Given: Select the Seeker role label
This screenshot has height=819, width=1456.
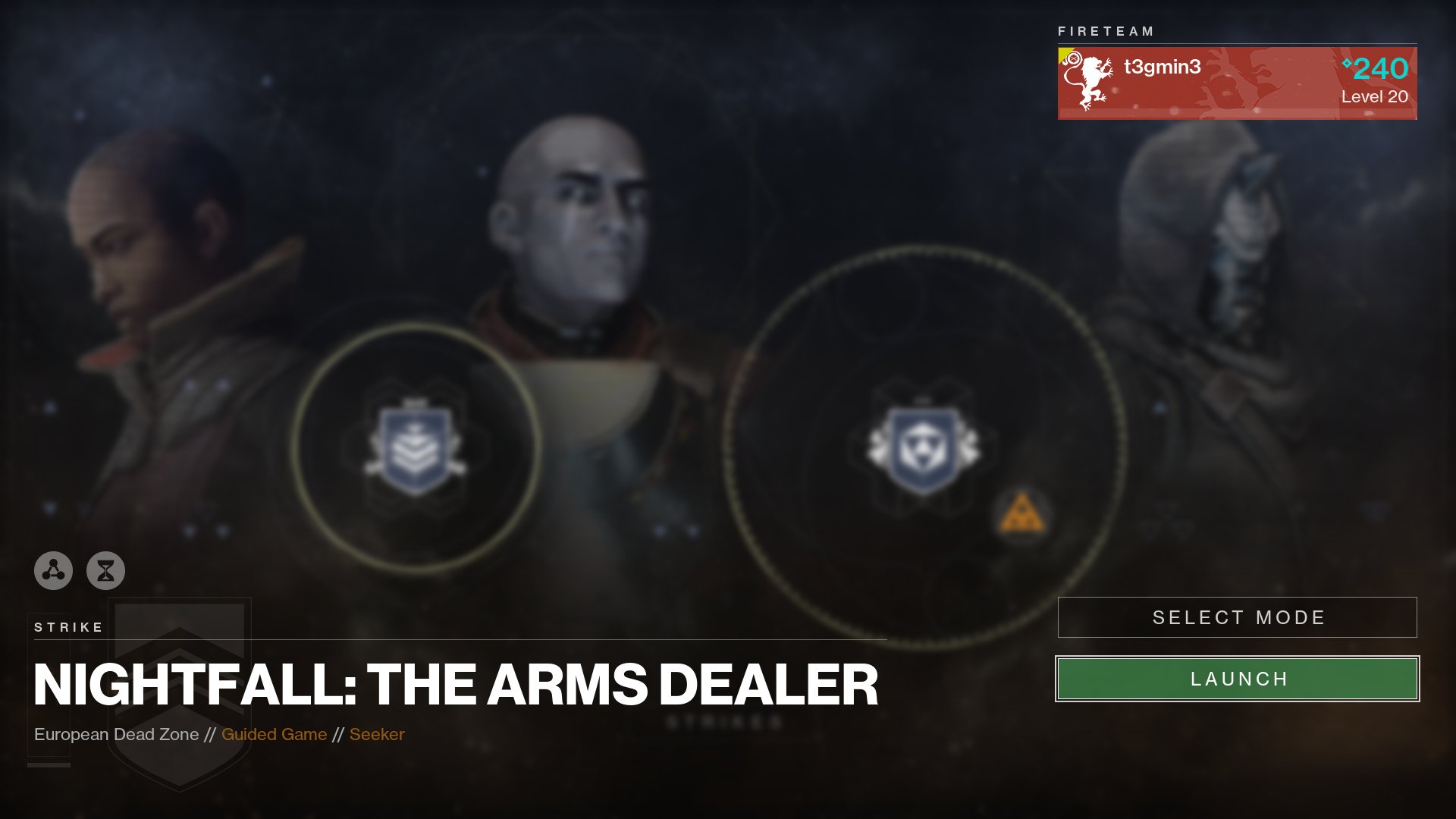Looking at the screenshot, I should tap(377, 734).
